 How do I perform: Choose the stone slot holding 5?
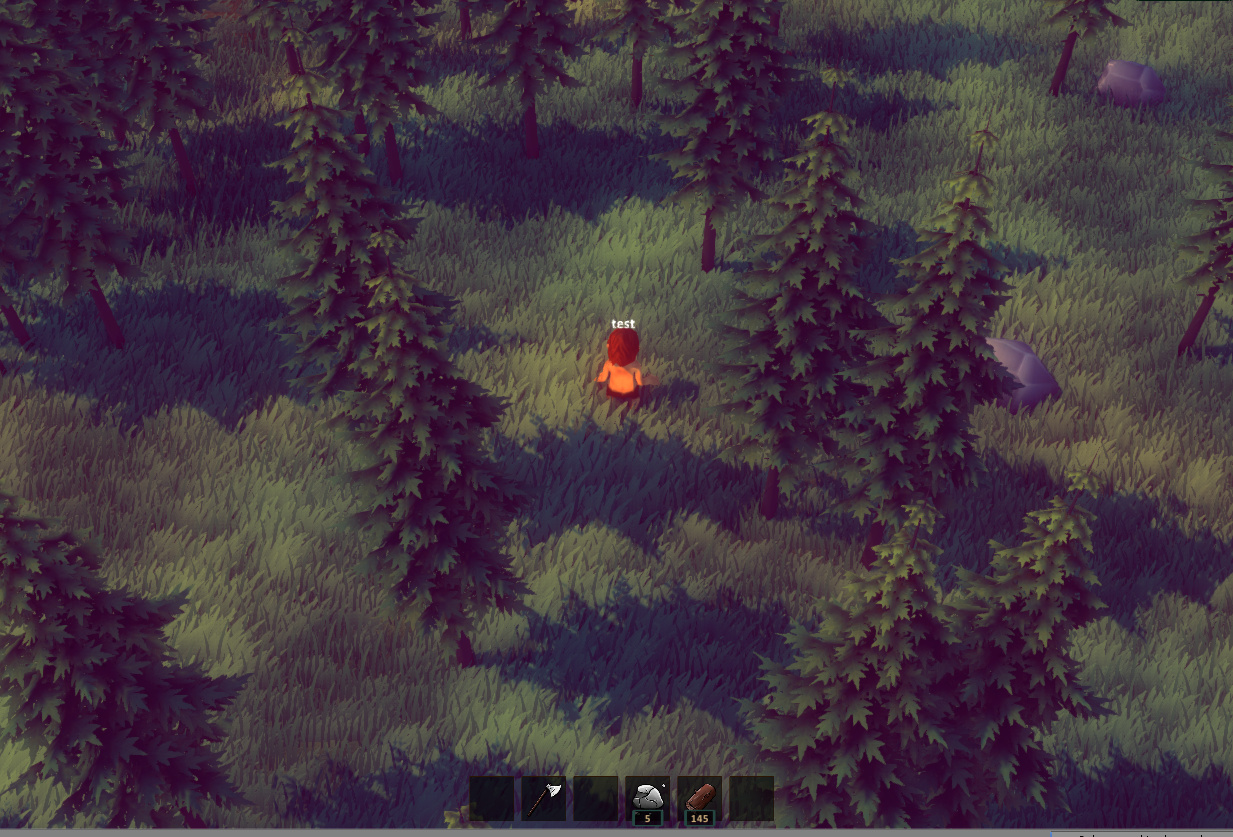pyautogui.click(x=648, y=798)
